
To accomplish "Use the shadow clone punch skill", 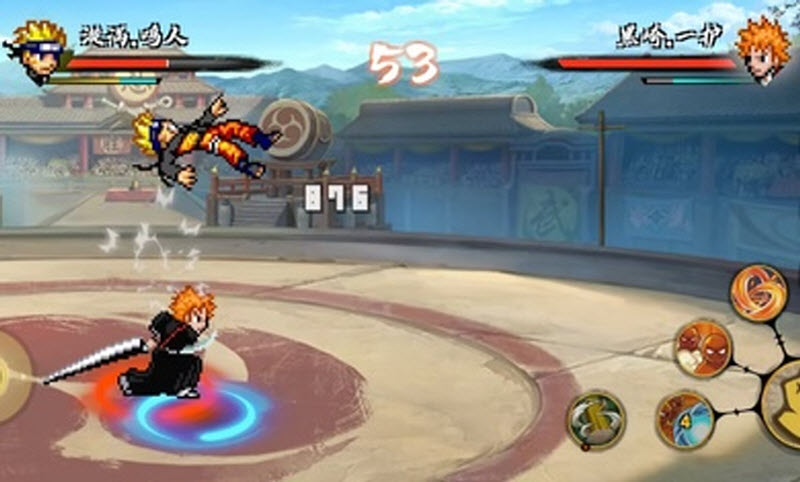I will pyautogui.click(x=703, y=349).
